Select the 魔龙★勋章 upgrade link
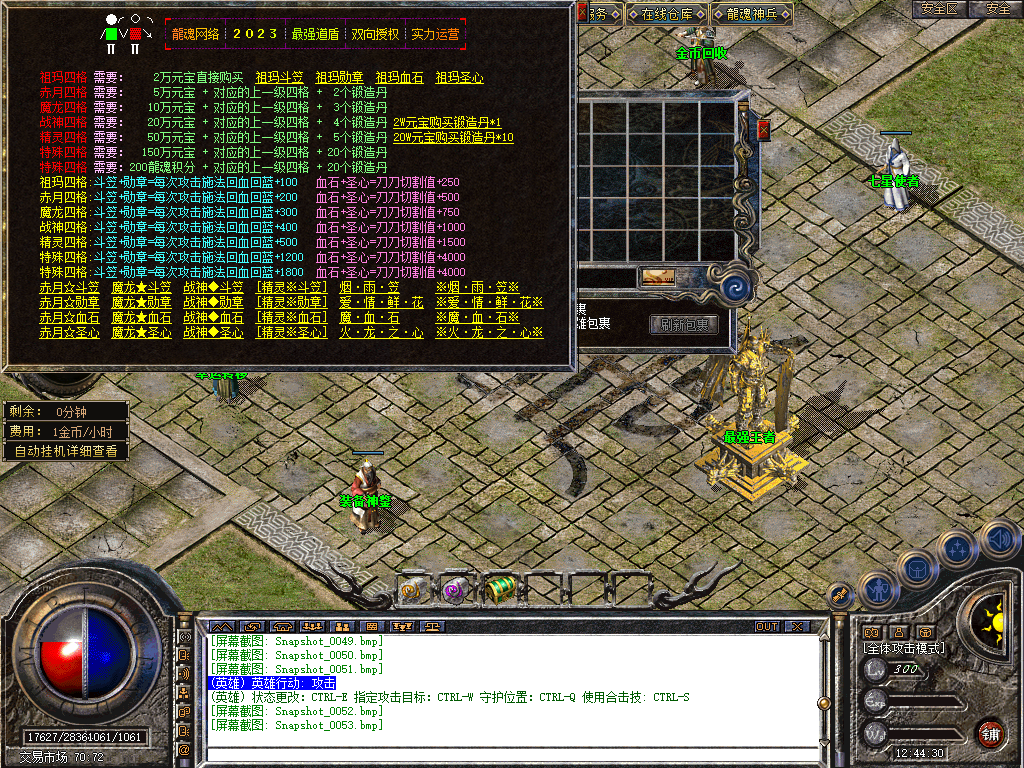Screen dimensions: 1024x768 (x=141, y=303)
